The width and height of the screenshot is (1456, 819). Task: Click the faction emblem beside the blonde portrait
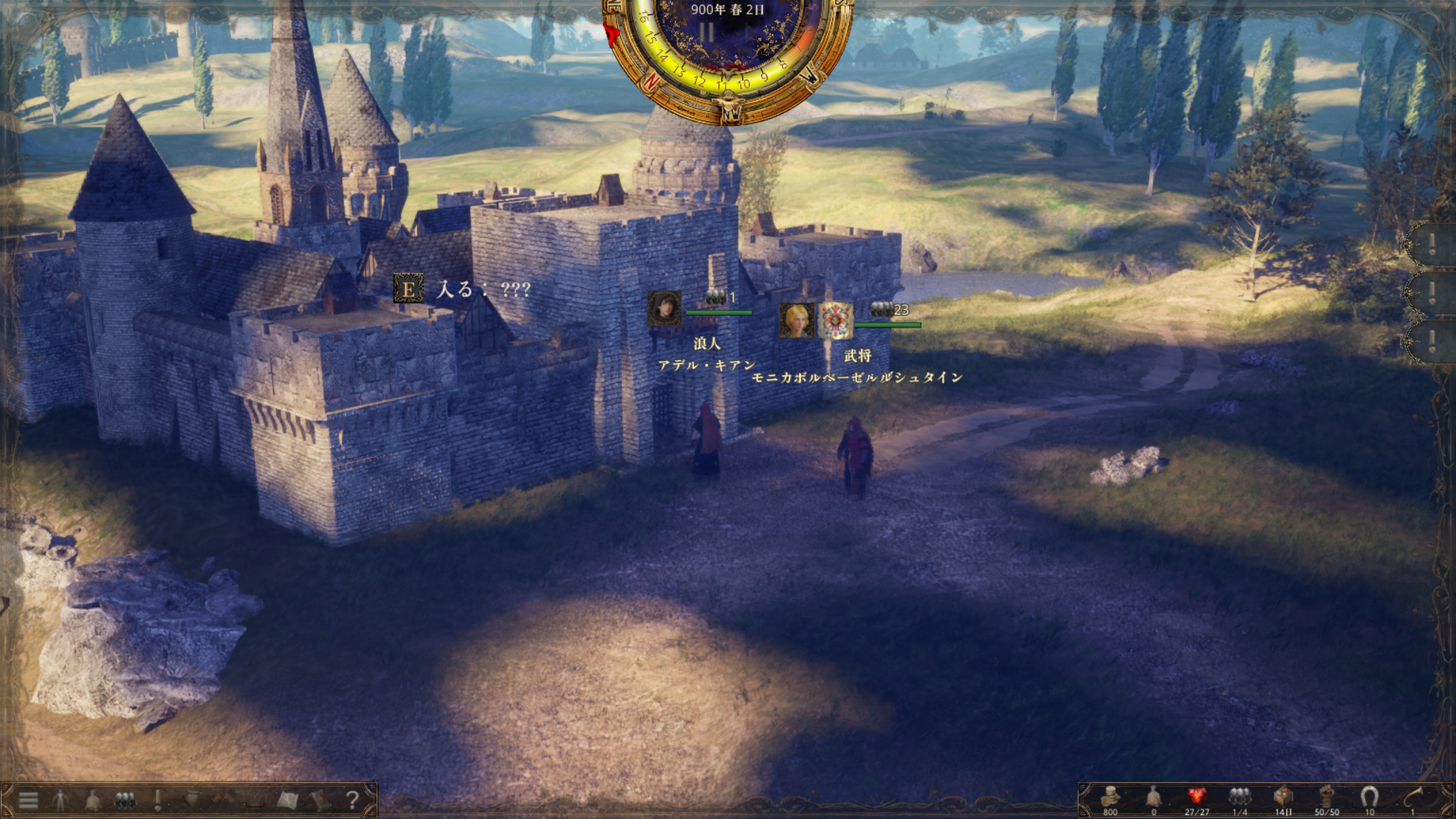pyautogui.click(x=835, y=320)
